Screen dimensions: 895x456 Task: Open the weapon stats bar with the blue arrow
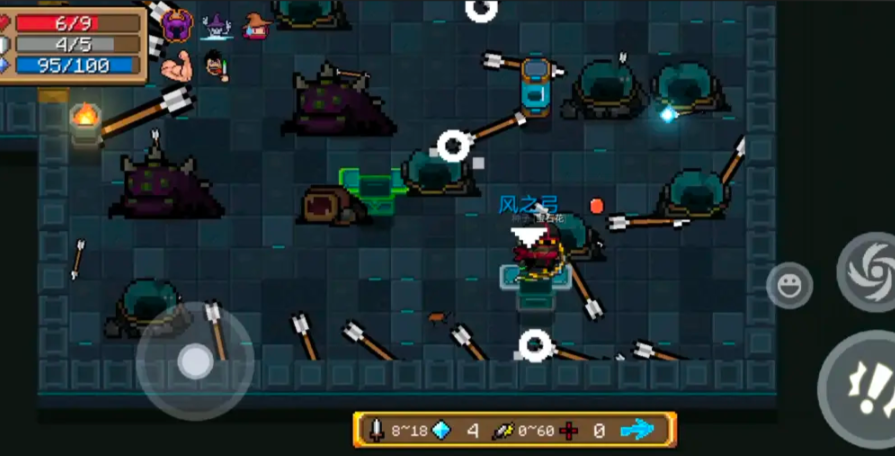515,430
